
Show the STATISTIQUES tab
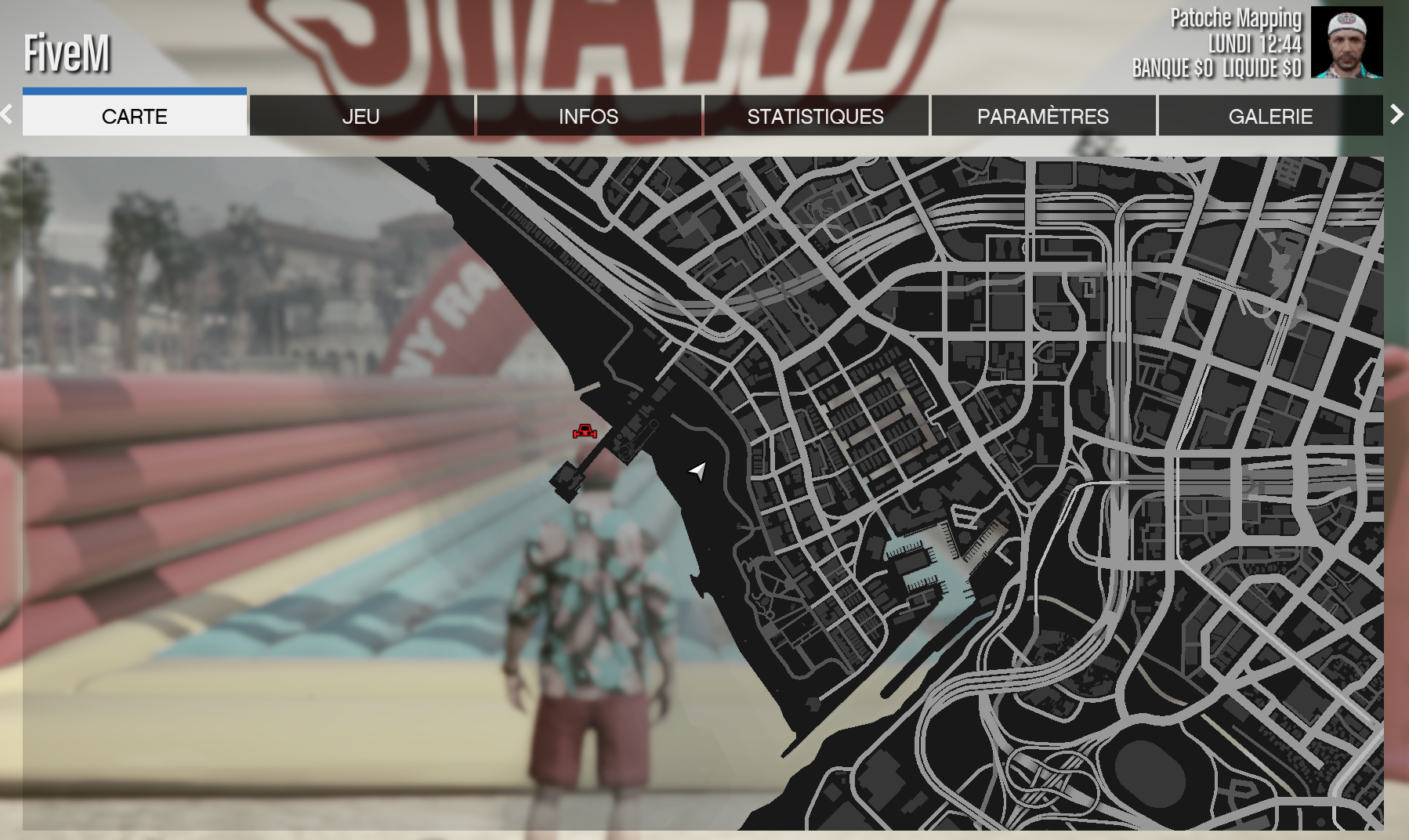point(815,116)
